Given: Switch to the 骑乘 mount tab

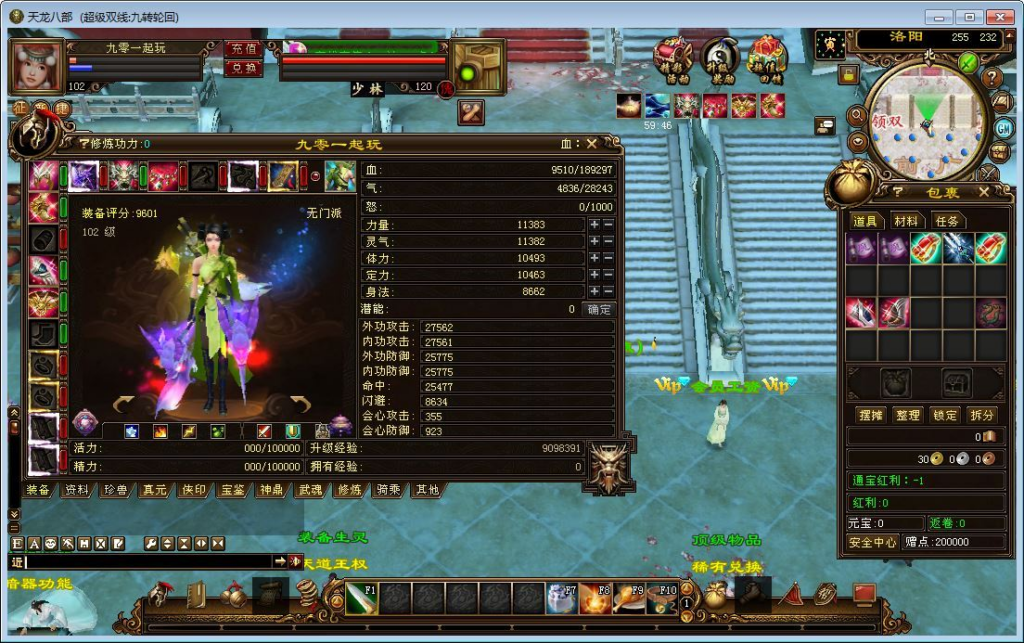Looking at the screenshot, I should [x=388, y=490].
